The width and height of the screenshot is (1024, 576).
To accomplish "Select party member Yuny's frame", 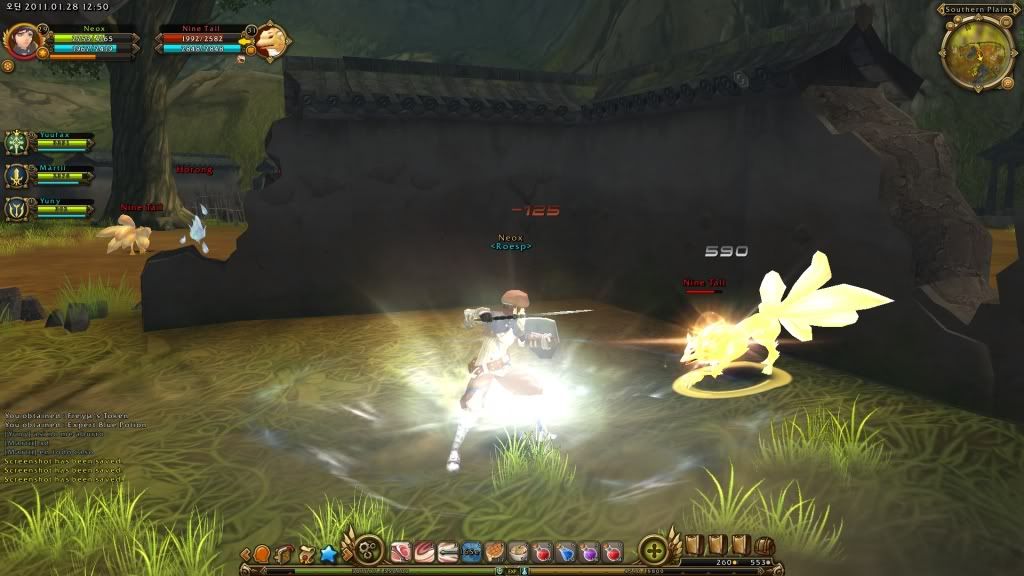I will tap(18, 208).
